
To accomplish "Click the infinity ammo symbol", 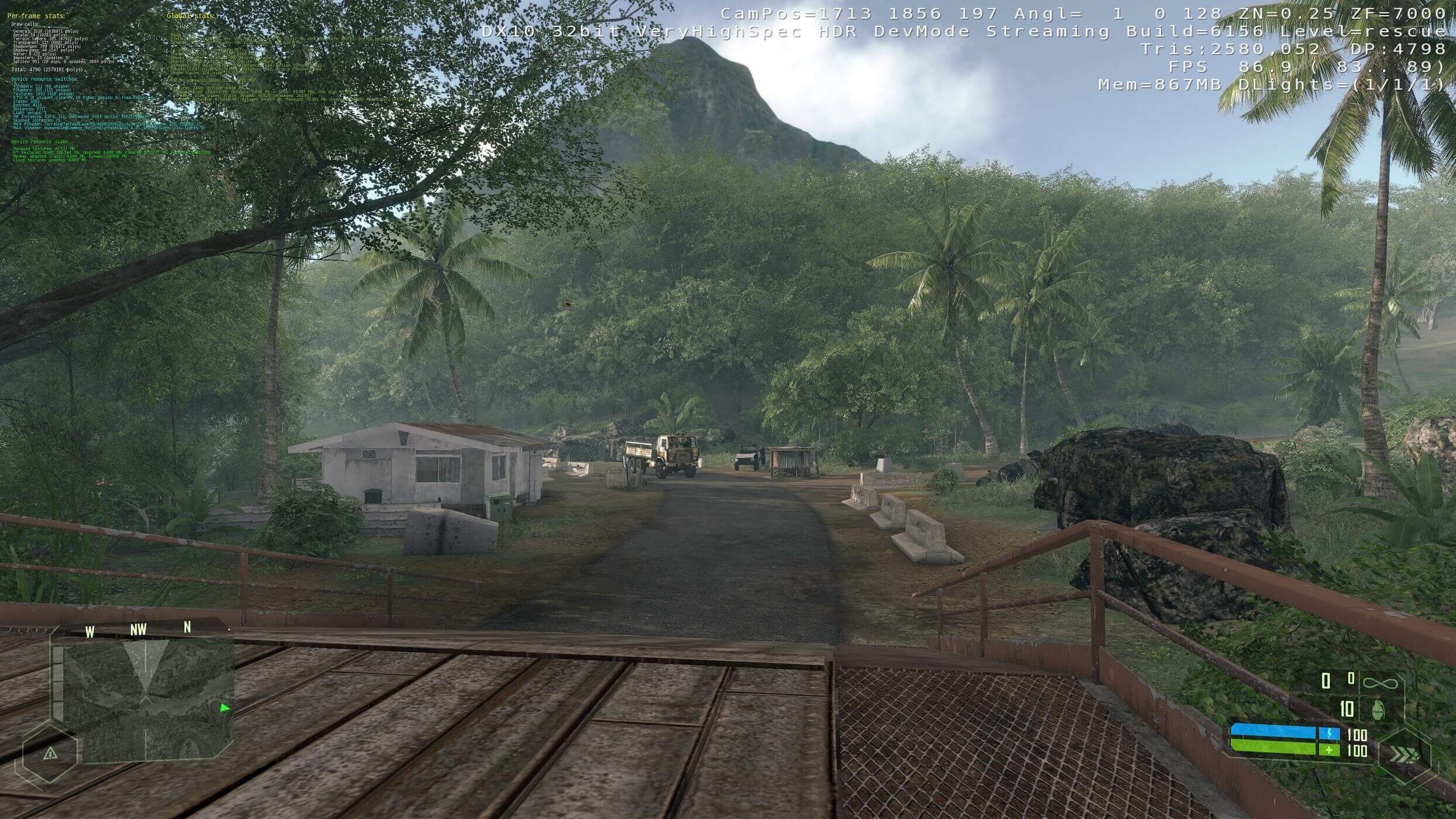I will (1380, 682).
